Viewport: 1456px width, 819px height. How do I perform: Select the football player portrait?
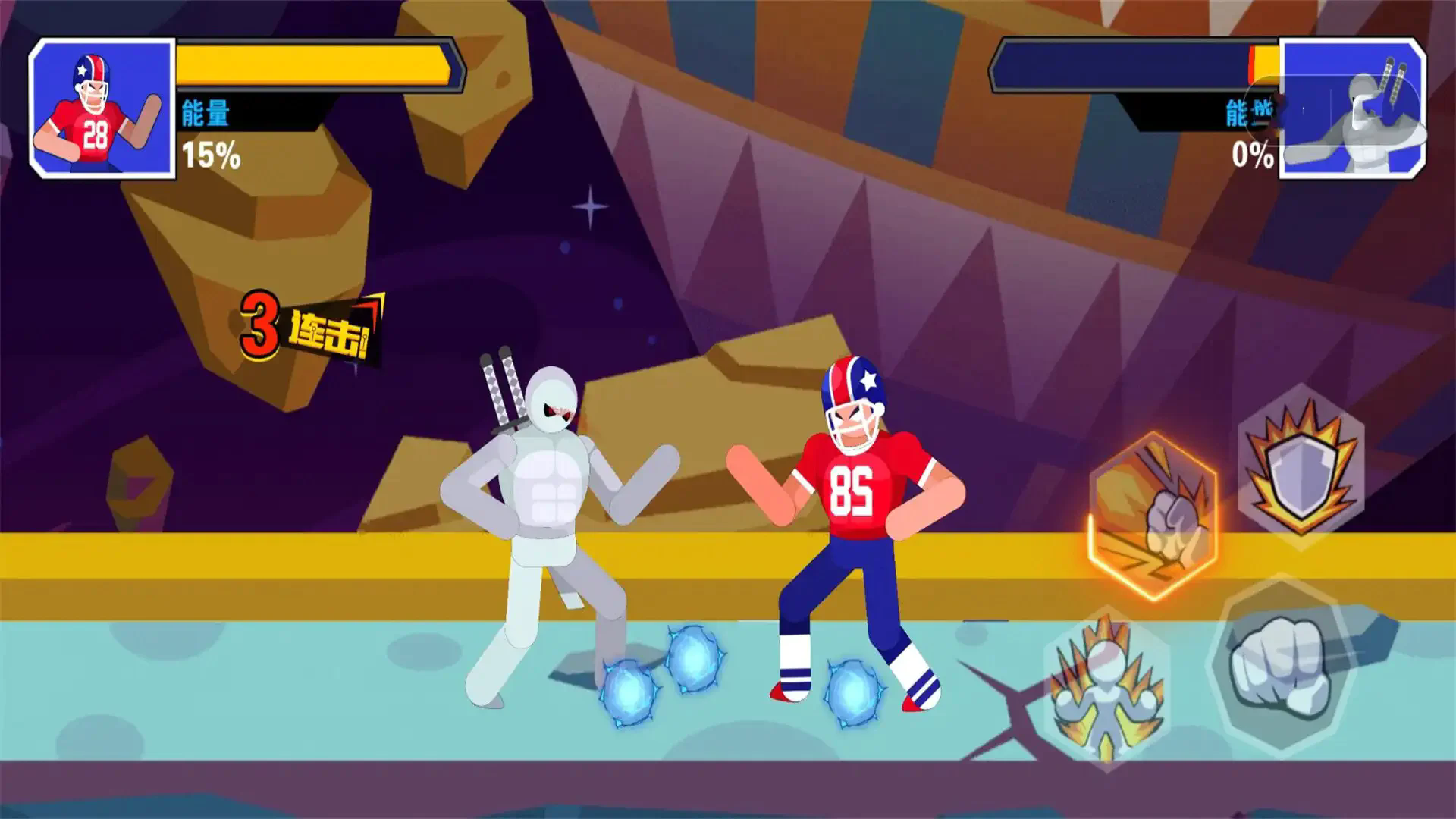pos(102,108)
